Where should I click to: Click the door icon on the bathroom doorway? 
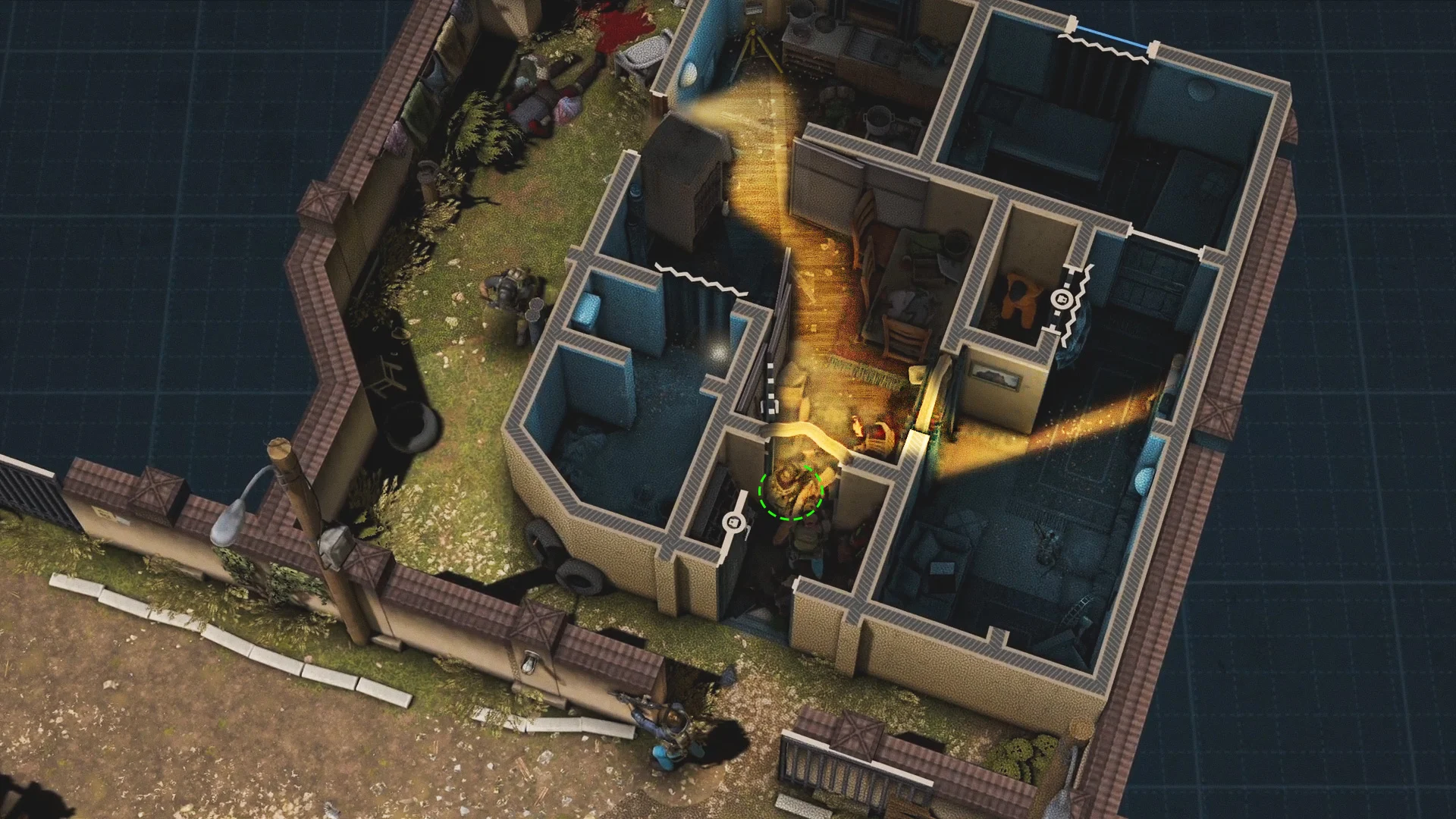(x=733, y=522)
